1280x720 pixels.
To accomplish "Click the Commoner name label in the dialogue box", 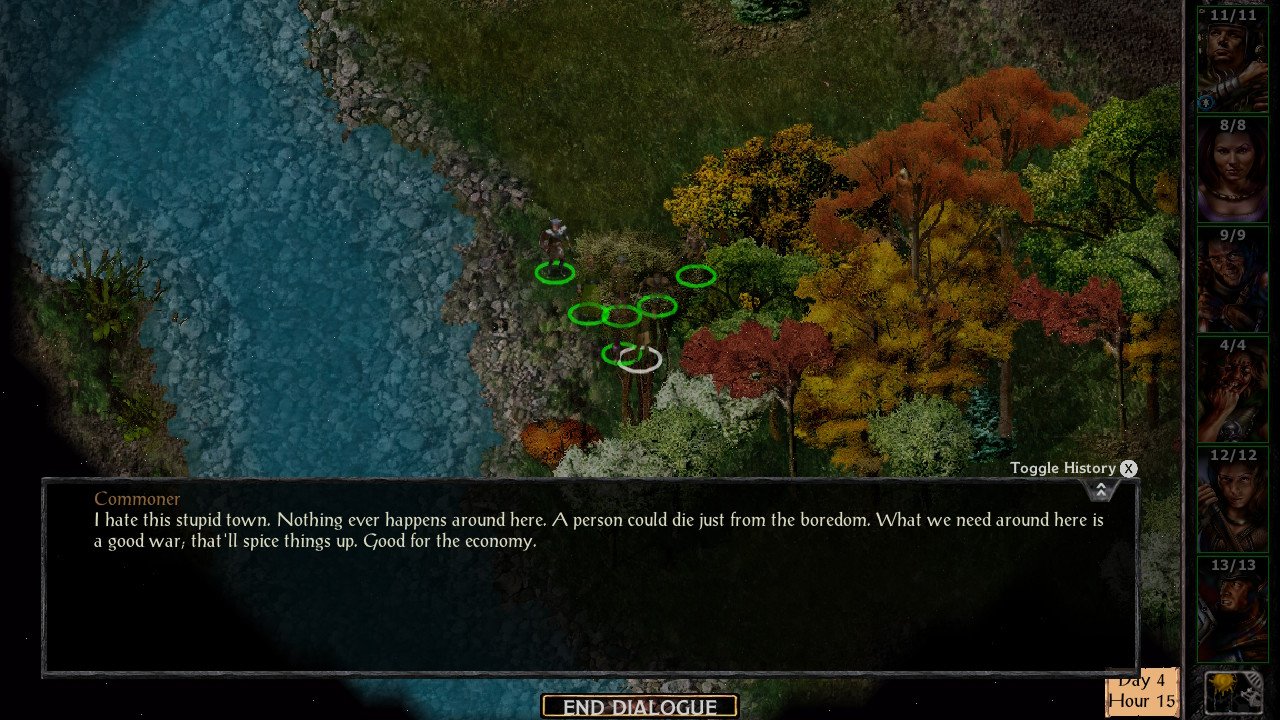I will click(137, 498).
